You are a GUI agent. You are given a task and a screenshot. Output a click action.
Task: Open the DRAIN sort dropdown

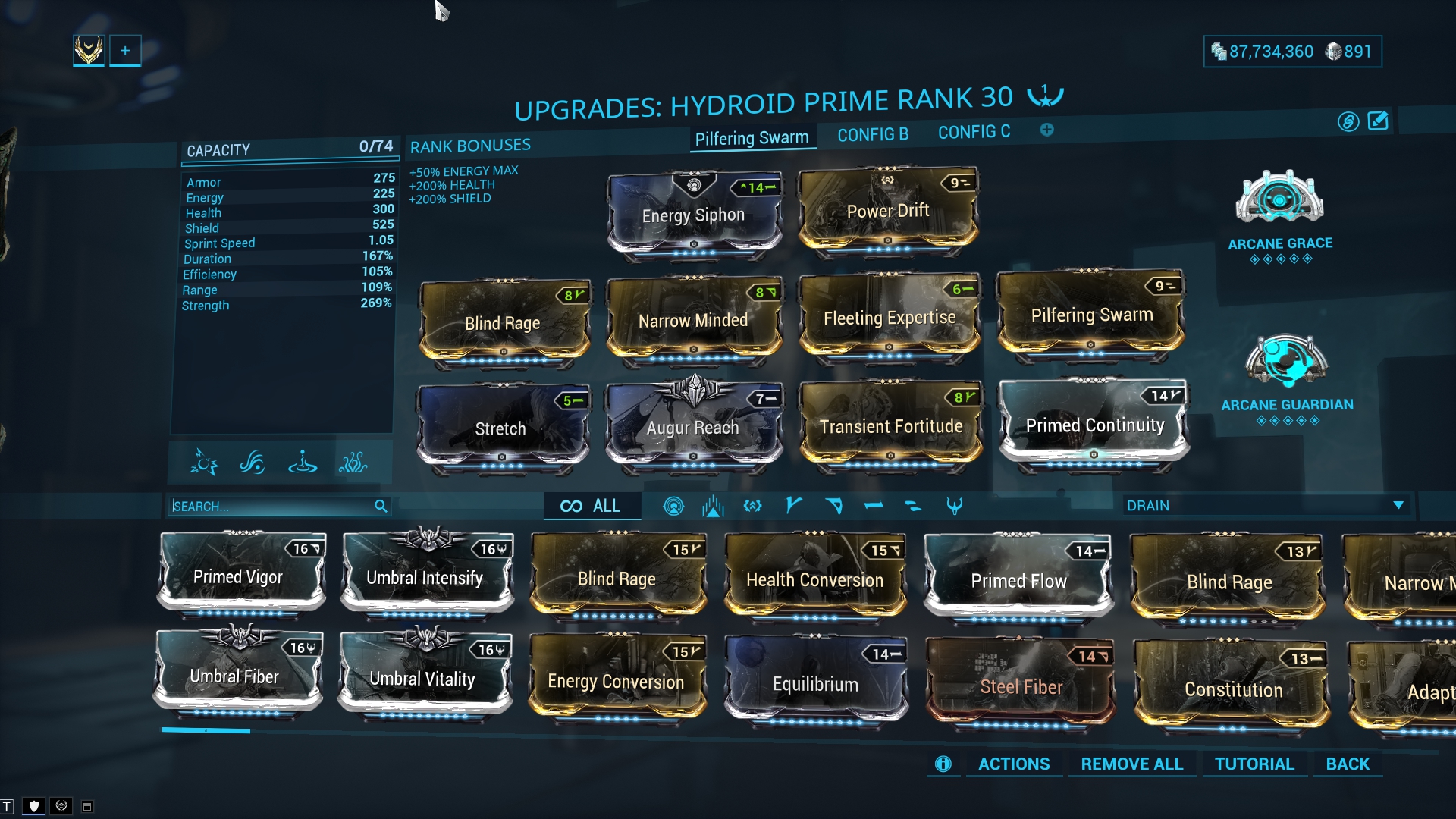[x=1265, y=505]
